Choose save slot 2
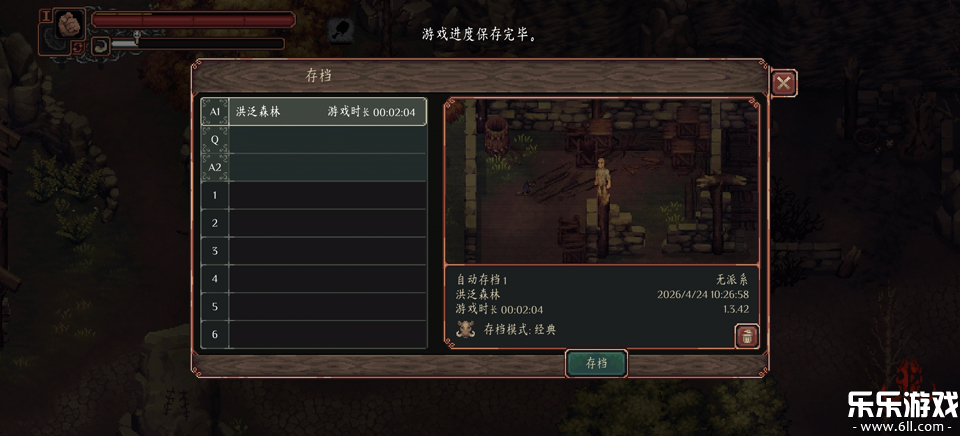This screenshot has width=960, height=436. click(315, 223)
